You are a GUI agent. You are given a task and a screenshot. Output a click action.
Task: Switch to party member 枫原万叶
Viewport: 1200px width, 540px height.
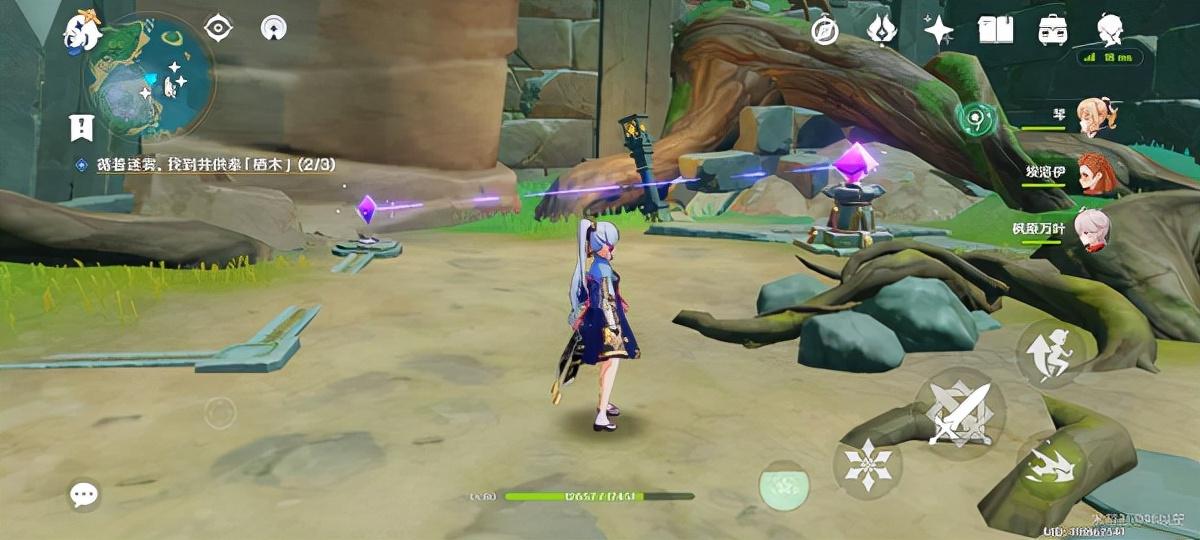pos(1092,229)
